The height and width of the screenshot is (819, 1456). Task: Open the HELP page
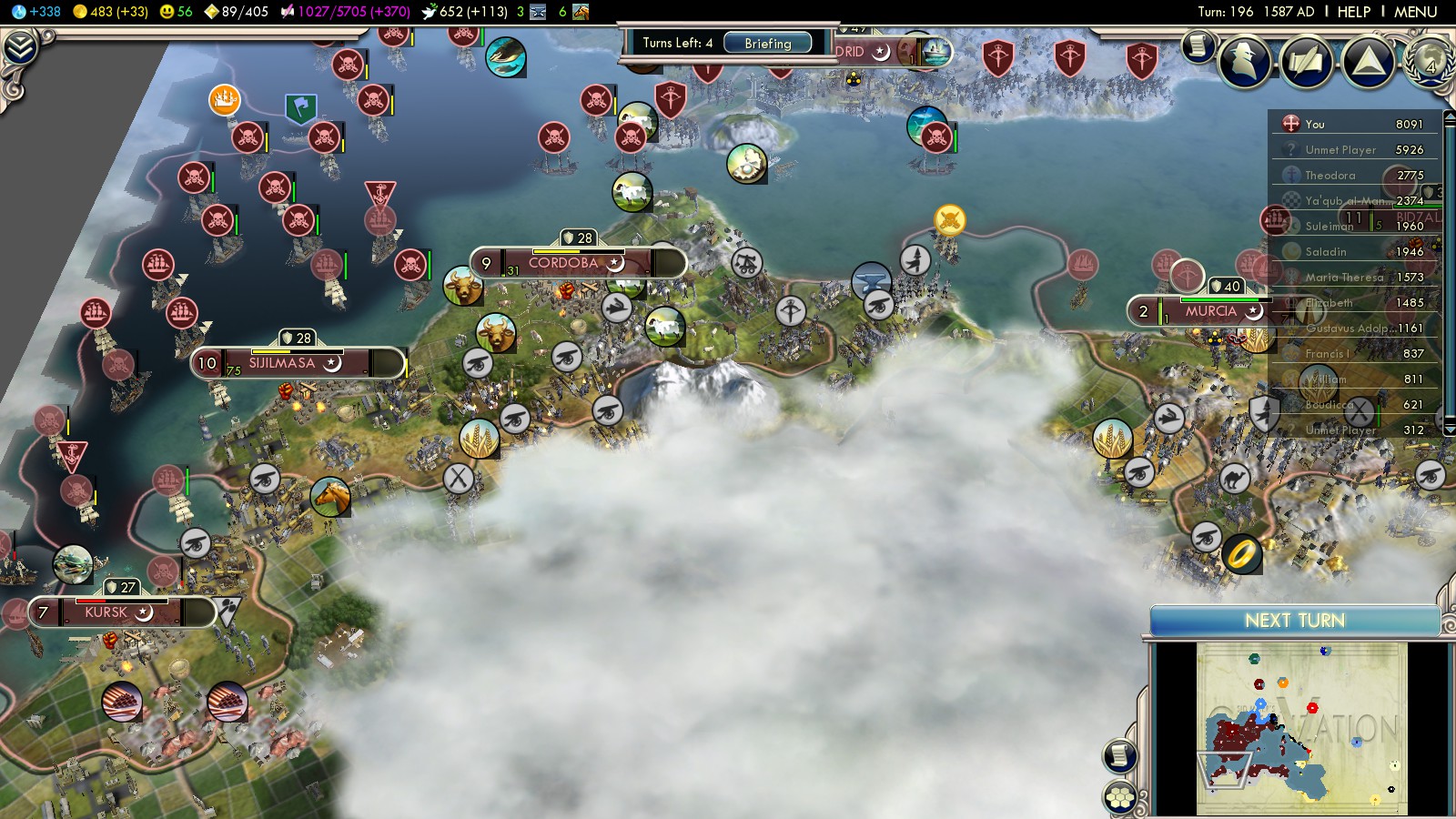pos(1353,12)
